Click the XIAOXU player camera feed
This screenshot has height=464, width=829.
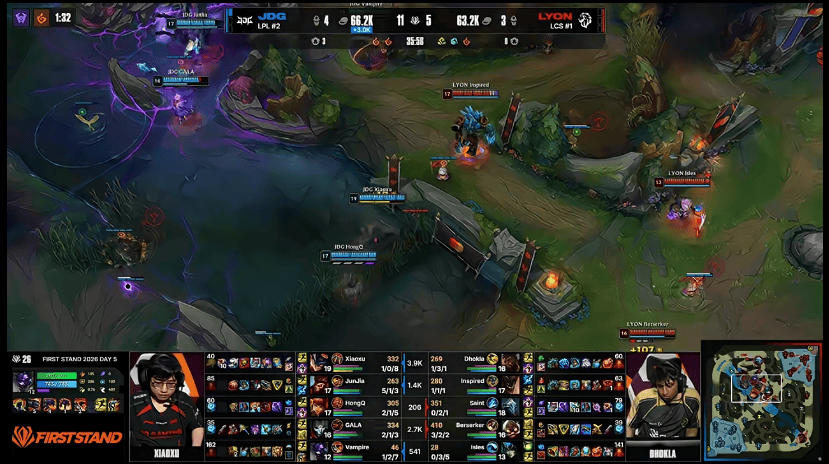(x=166, y=402)
